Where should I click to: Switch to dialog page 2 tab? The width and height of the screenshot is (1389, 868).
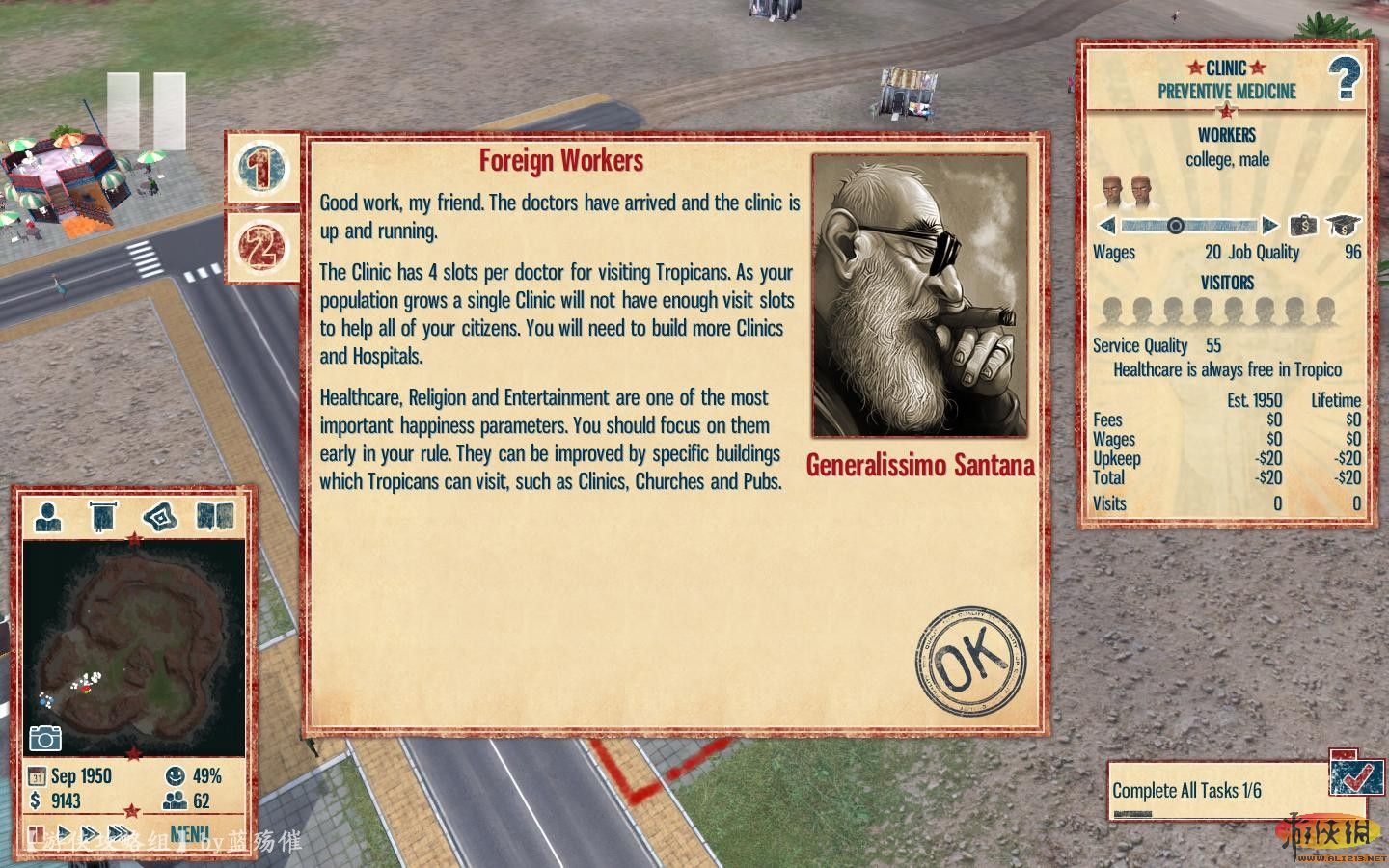point(261,247)
